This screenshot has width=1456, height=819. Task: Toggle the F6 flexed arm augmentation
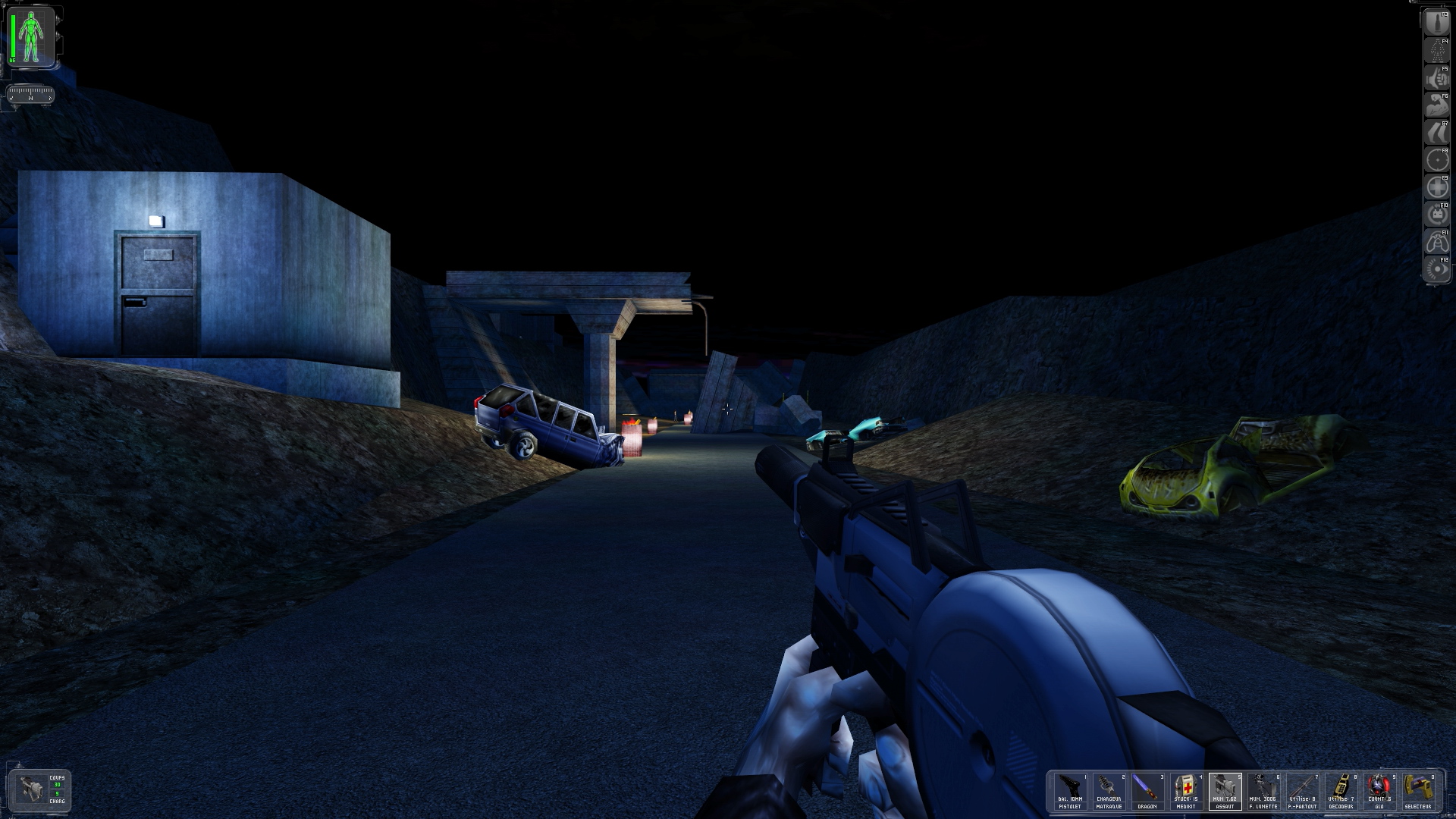pyautogui.click(x=1437, y=105)
